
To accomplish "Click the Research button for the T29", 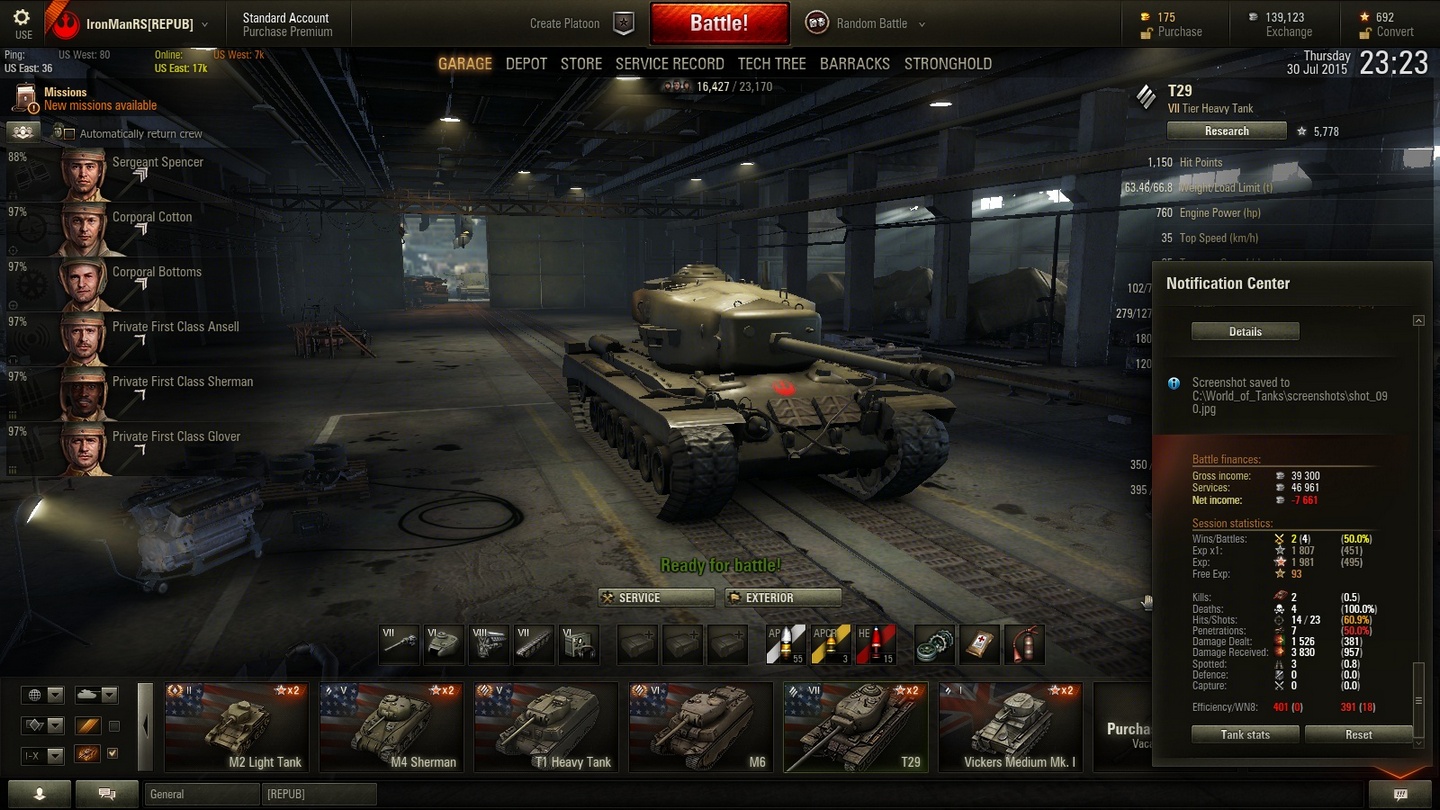I will 1226,131.
